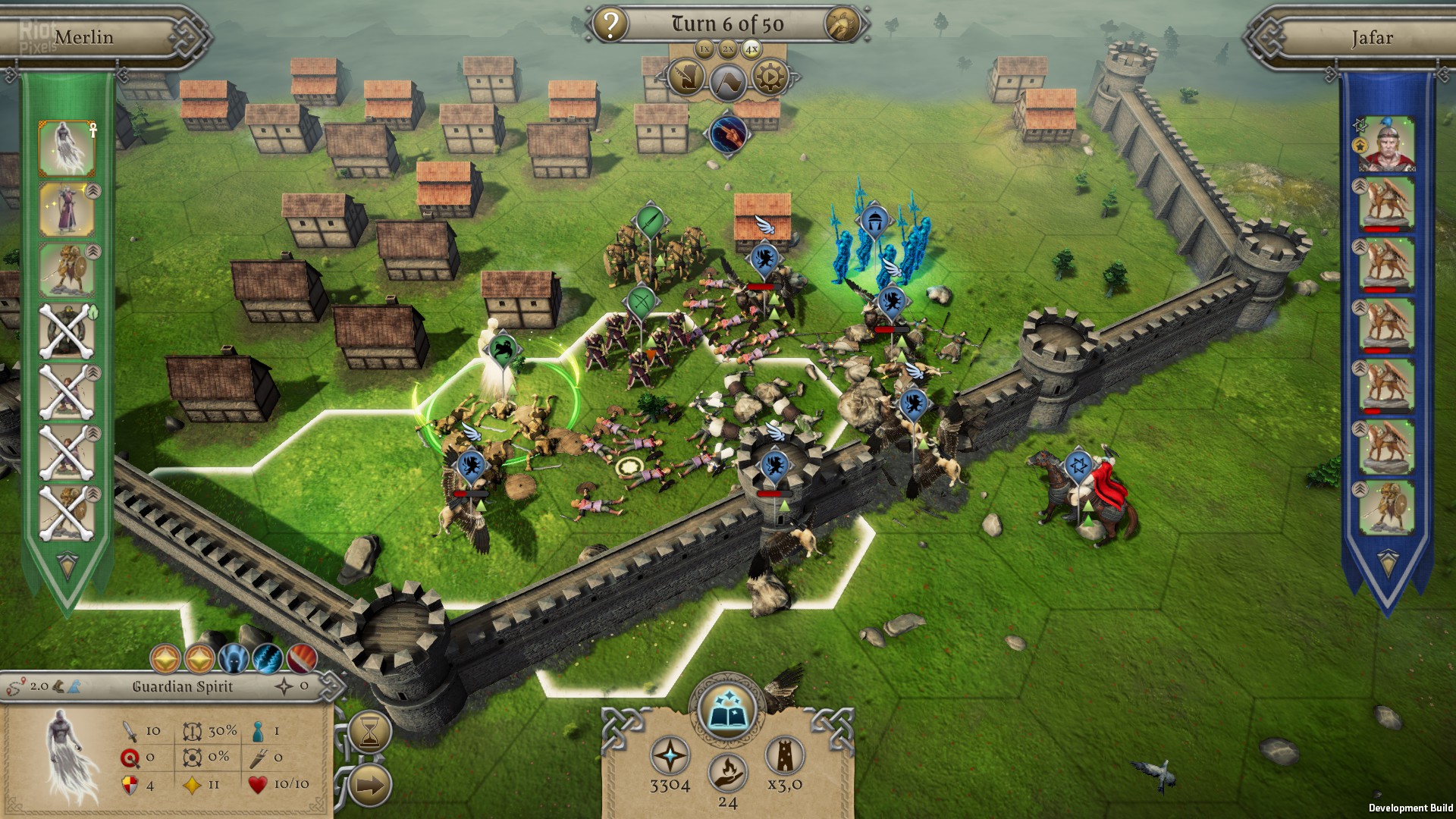Image resolution: width=1456 pixels, height=819 pixels.
Task: Click the down arrow under Jafar's unit list
Action: (x=1387, y=561)
